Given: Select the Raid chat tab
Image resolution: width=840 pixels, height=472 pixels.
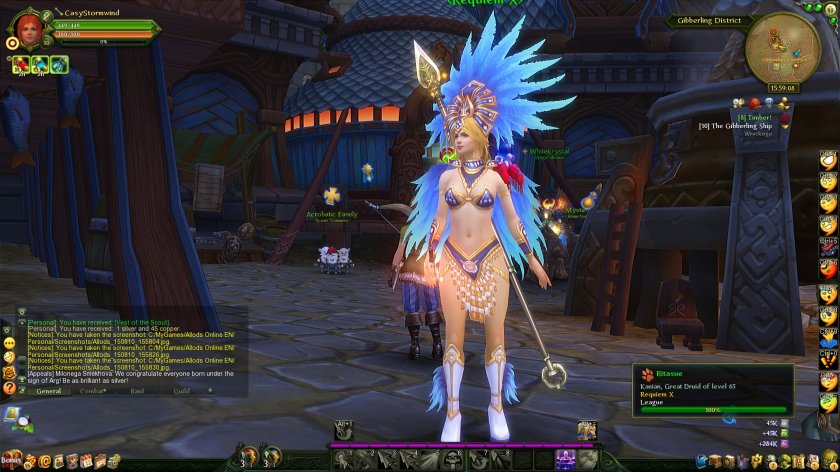Looking at the screenshot, I should 138,391.
